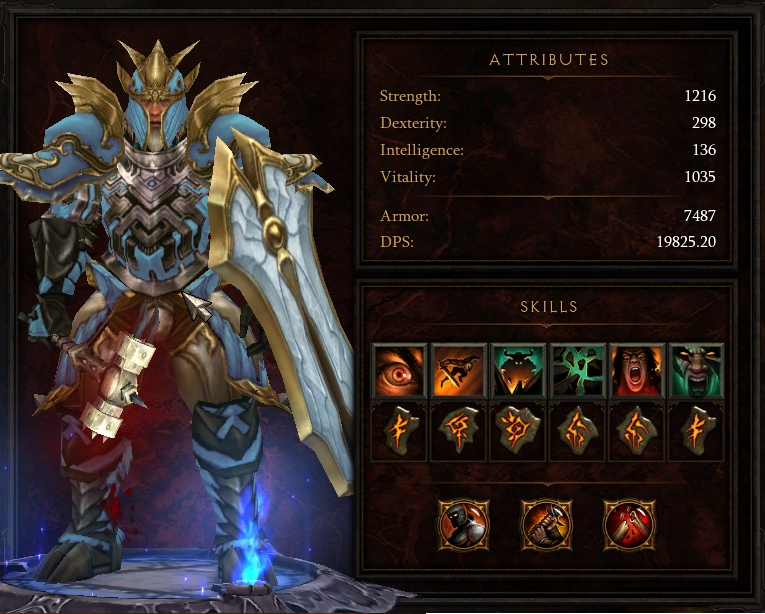Inspect the rune stone beneath the leaping warrior skill
The width and height of the screenshot is (765, 614).
[x=458, y=431]
